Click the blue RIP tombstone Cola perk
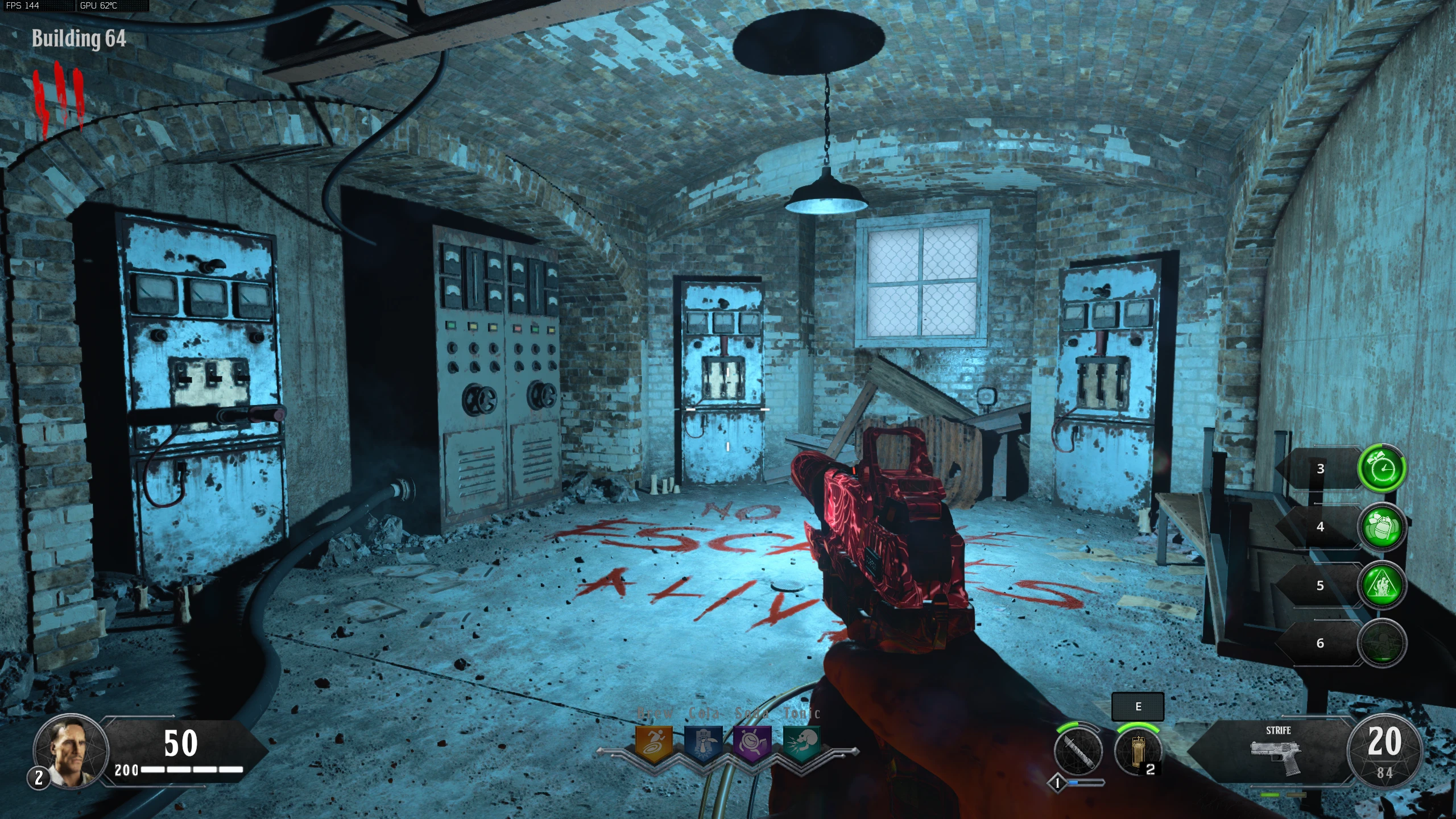 703,742
